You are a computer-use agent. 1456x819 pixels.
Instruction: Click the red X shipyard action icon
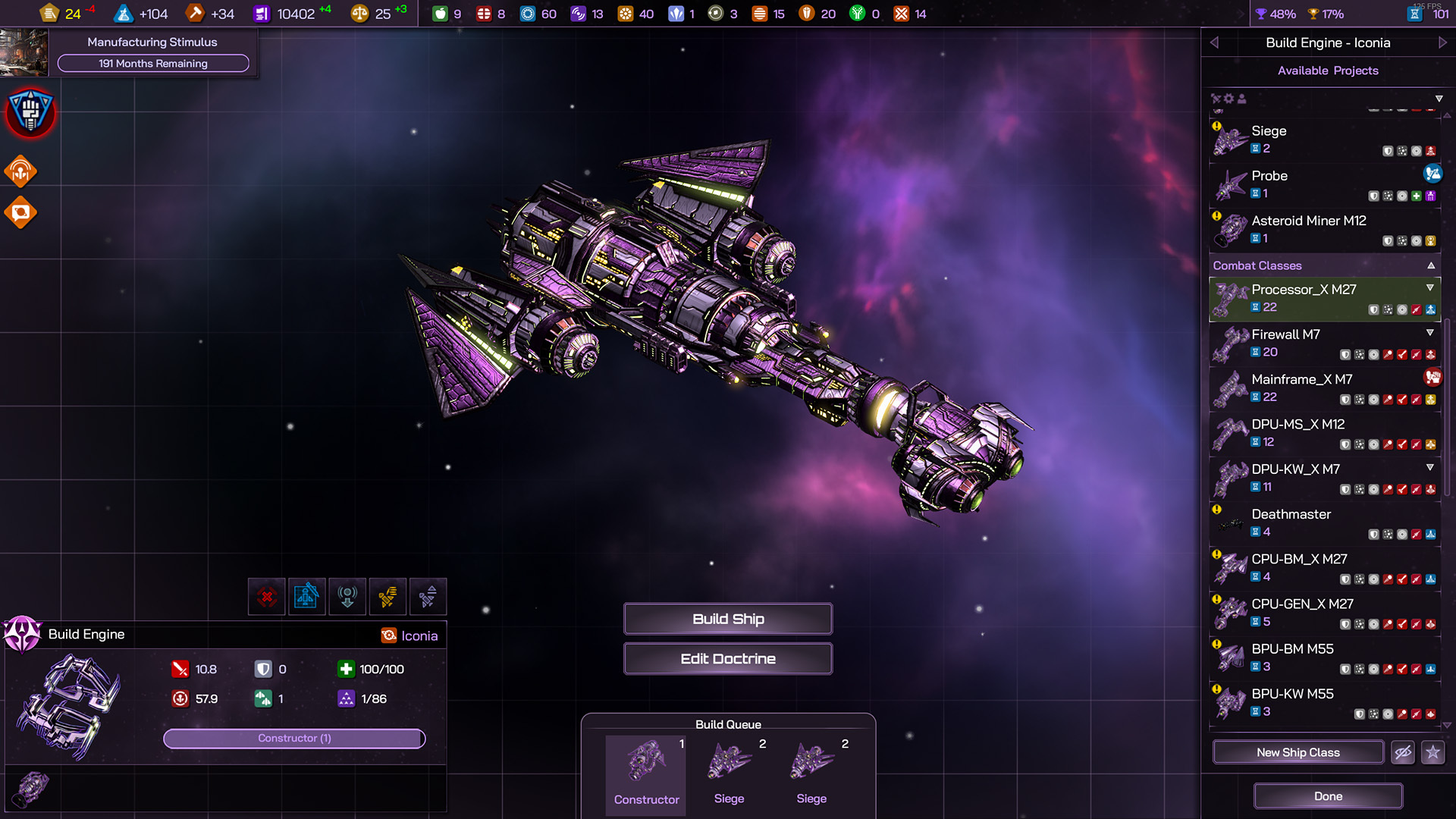pyautogui.click(x=267, y=597)
